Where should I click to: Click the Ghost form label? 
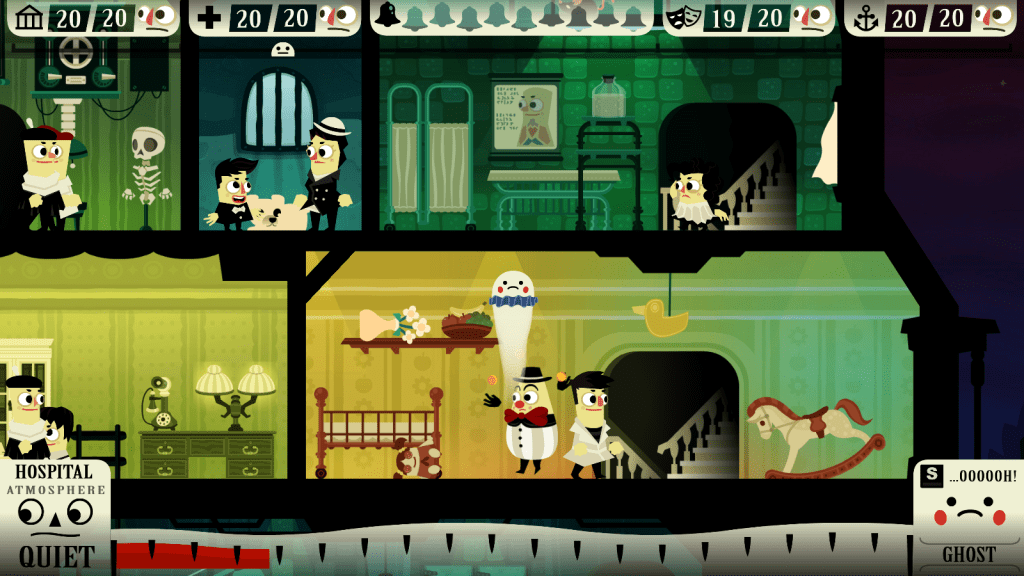(968, 555)
